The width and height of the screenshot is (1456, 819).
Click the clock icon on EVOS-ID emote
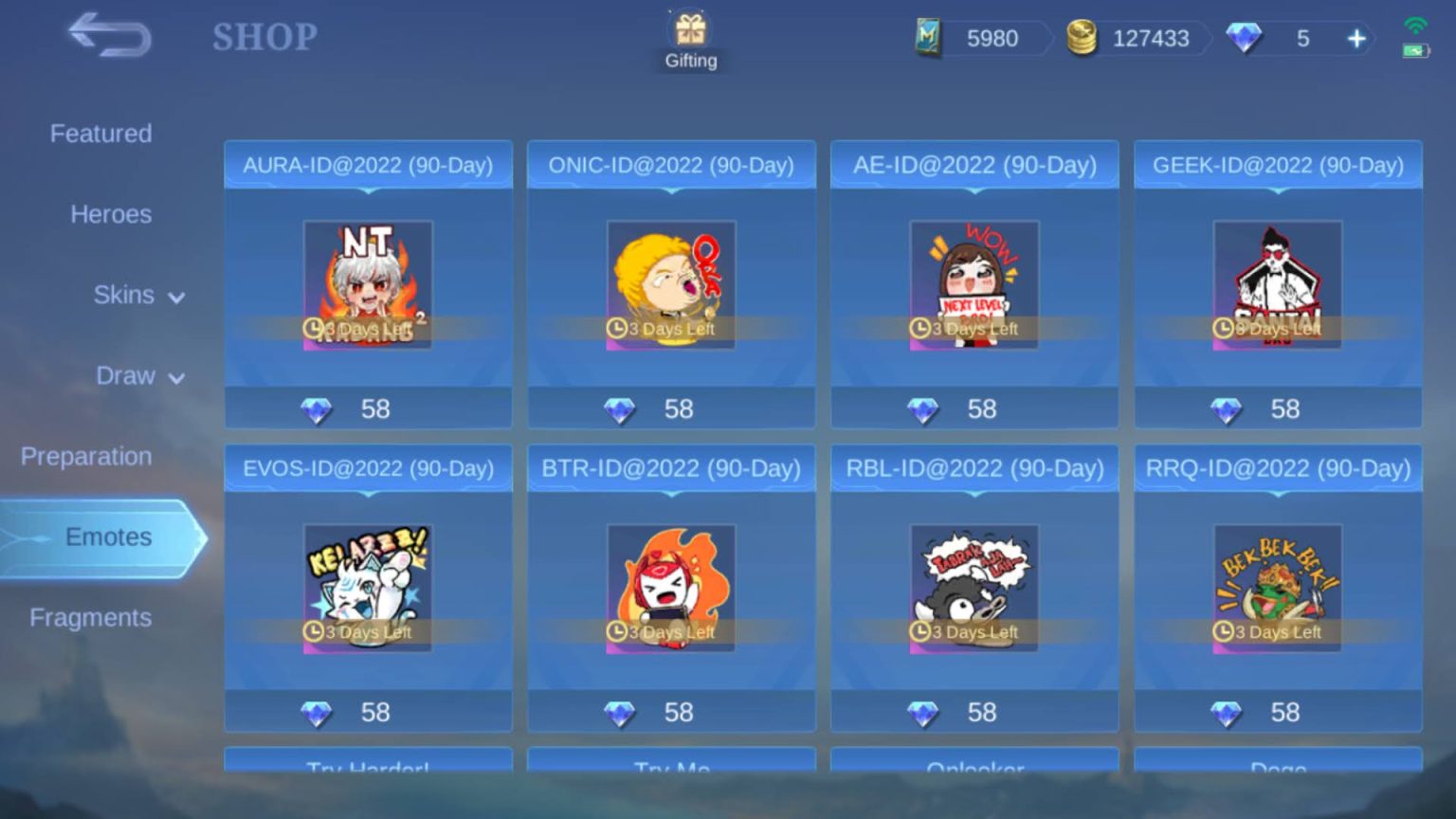(x=314, y=632)
